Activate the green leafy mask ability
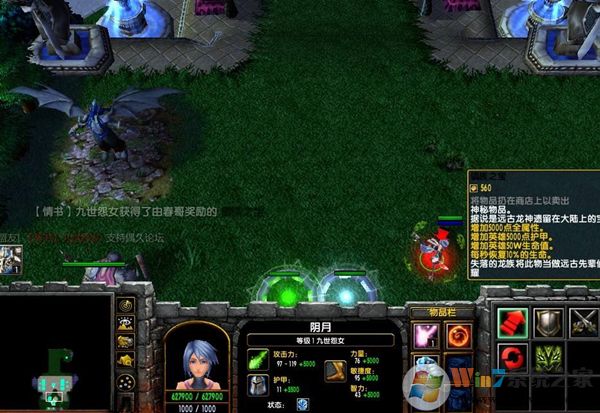600x413 pixels. click(548, 357)
